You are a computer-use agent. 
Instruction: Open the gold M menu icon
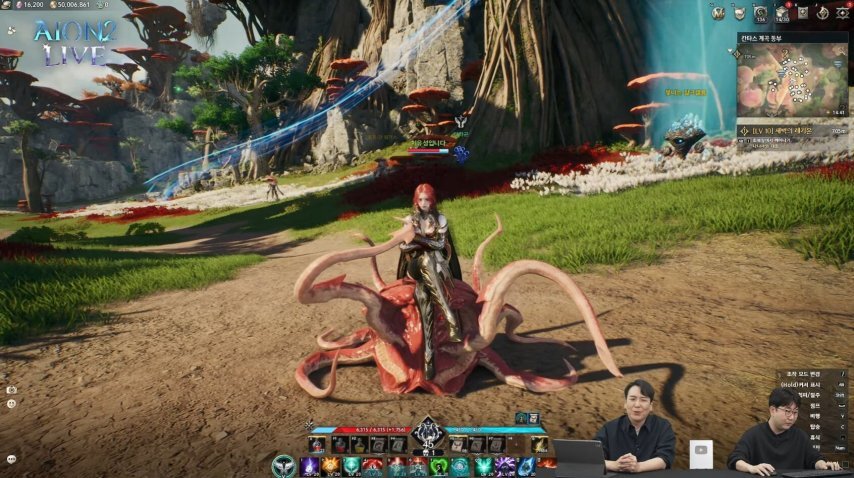coord(717,13)
